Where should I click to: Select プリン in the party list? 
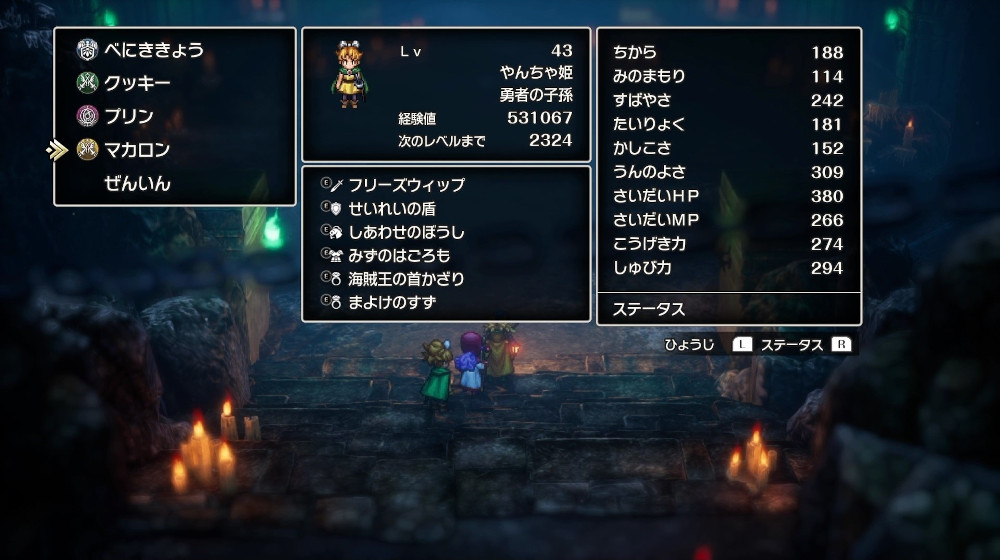pos(129,116)
